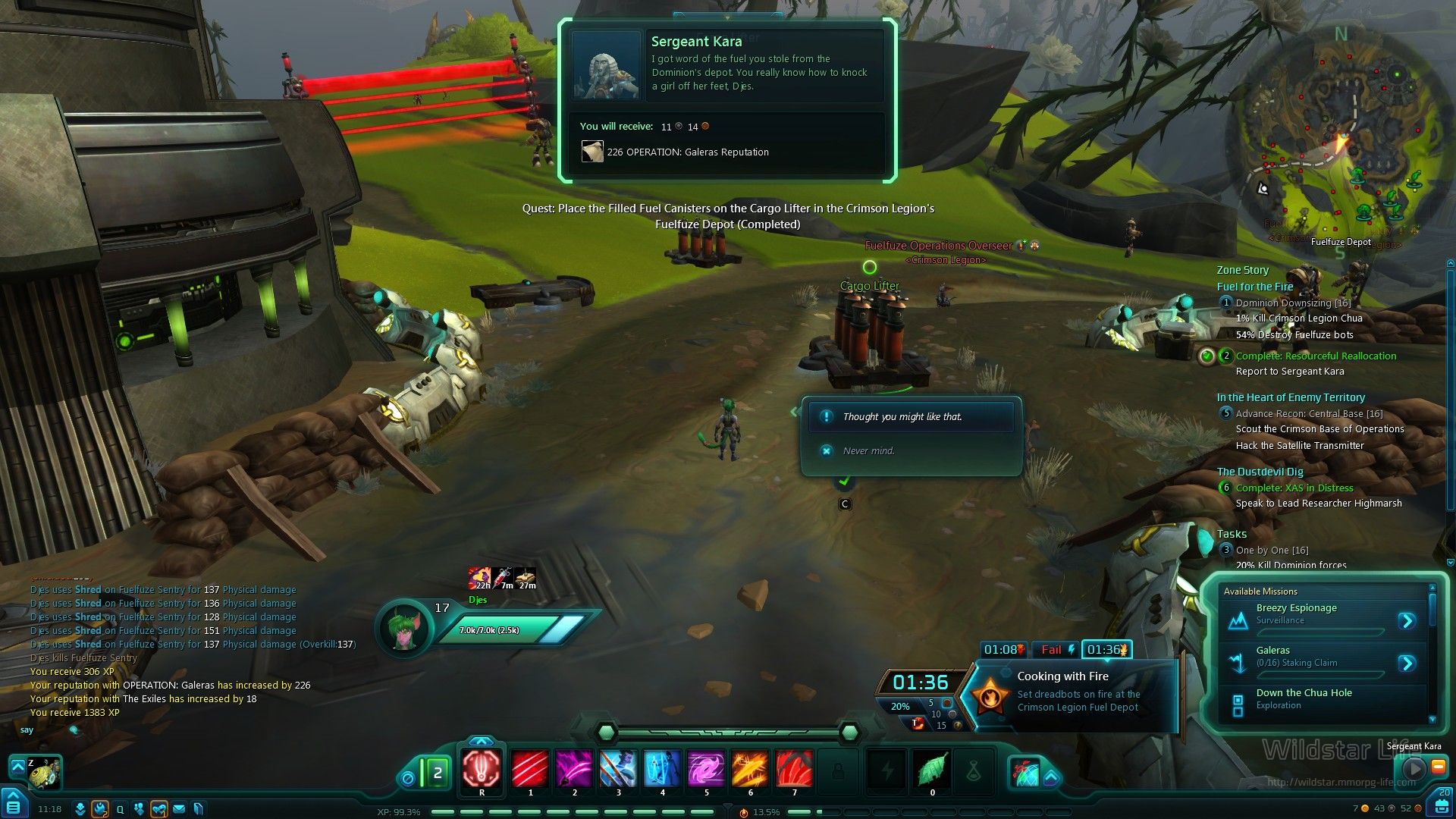The height and width of the screenshot is (819, 1456).
Task: Select the Down the Chua Hole mission
Action: [x=1304, y=693]
